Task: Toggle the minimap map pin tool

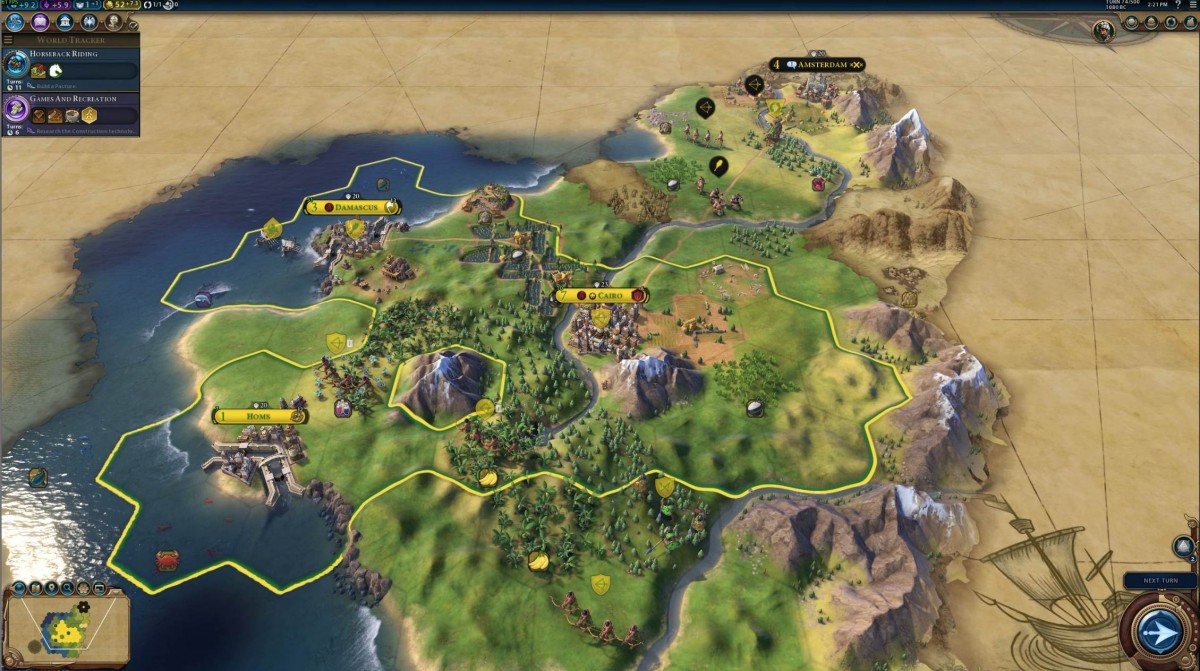Action: pos(50,588)
